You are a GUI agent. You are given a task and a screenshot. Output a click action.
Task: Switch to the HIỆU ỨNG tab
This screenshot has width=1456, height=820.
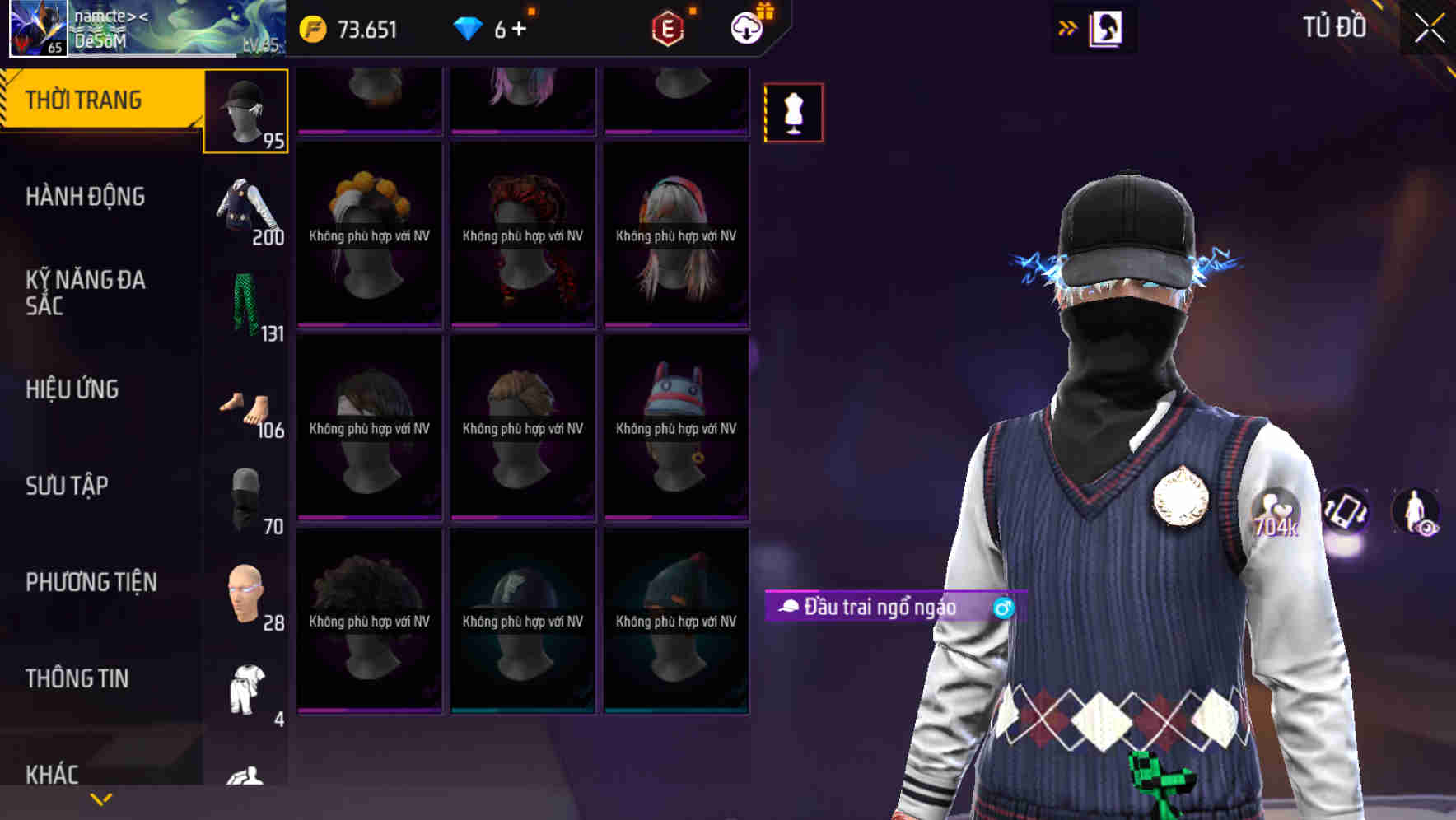[x=73, y=389]
